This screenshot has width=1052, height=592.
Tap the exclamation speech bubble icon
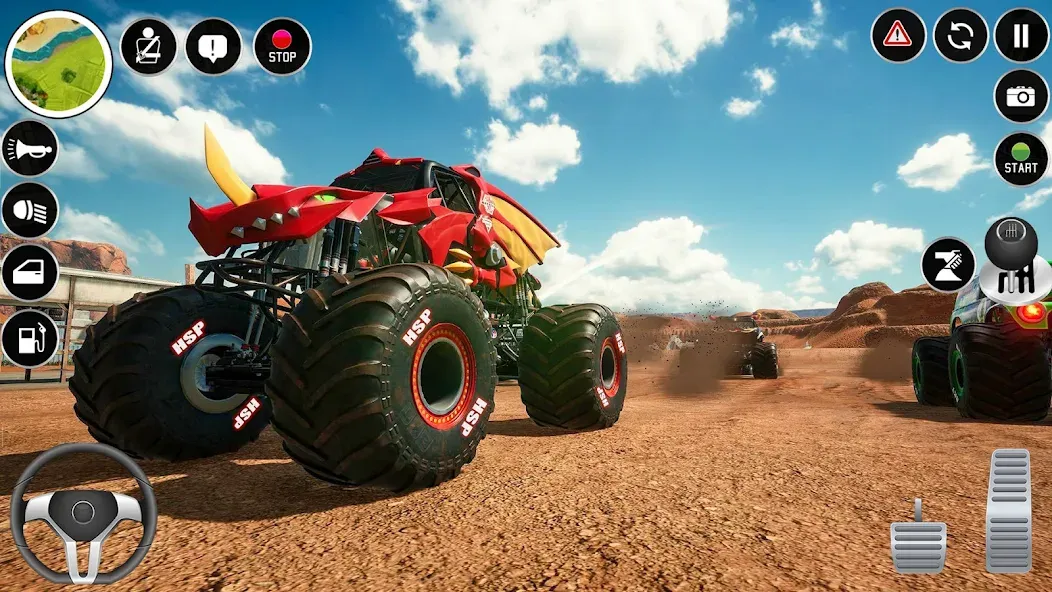pyautogui.click(x=213, y=46)
